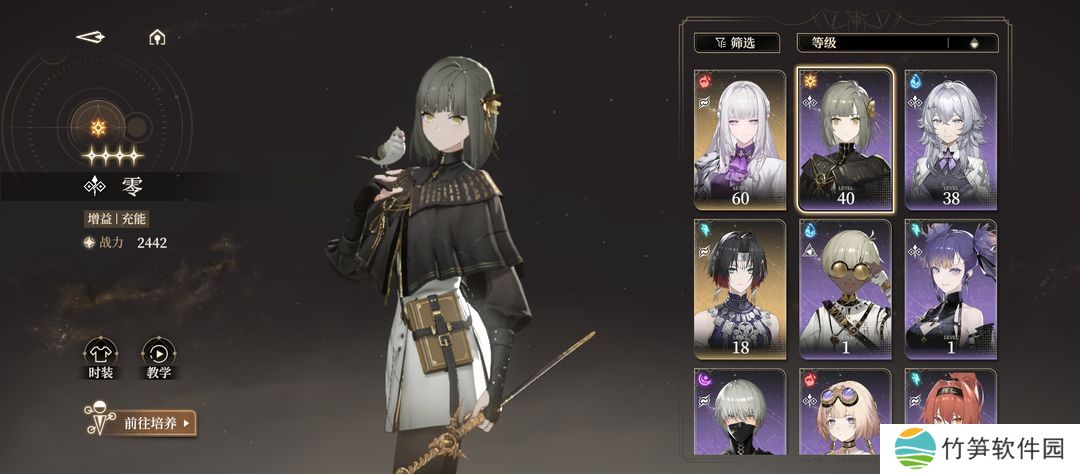
Task: Select the red-haired character card
Action: tap(940, 405)
